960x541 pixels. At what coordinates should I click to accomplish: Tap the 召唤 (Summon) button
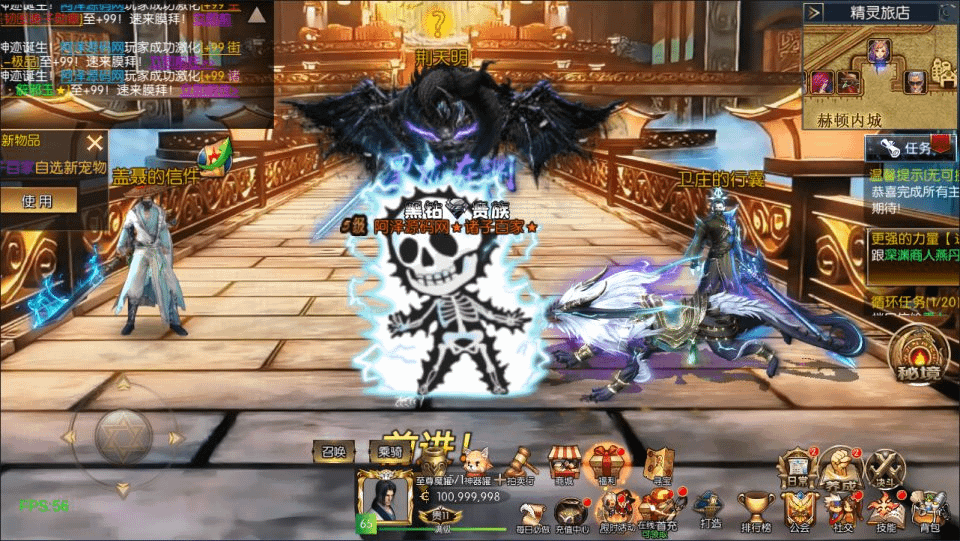click(333, 452)
